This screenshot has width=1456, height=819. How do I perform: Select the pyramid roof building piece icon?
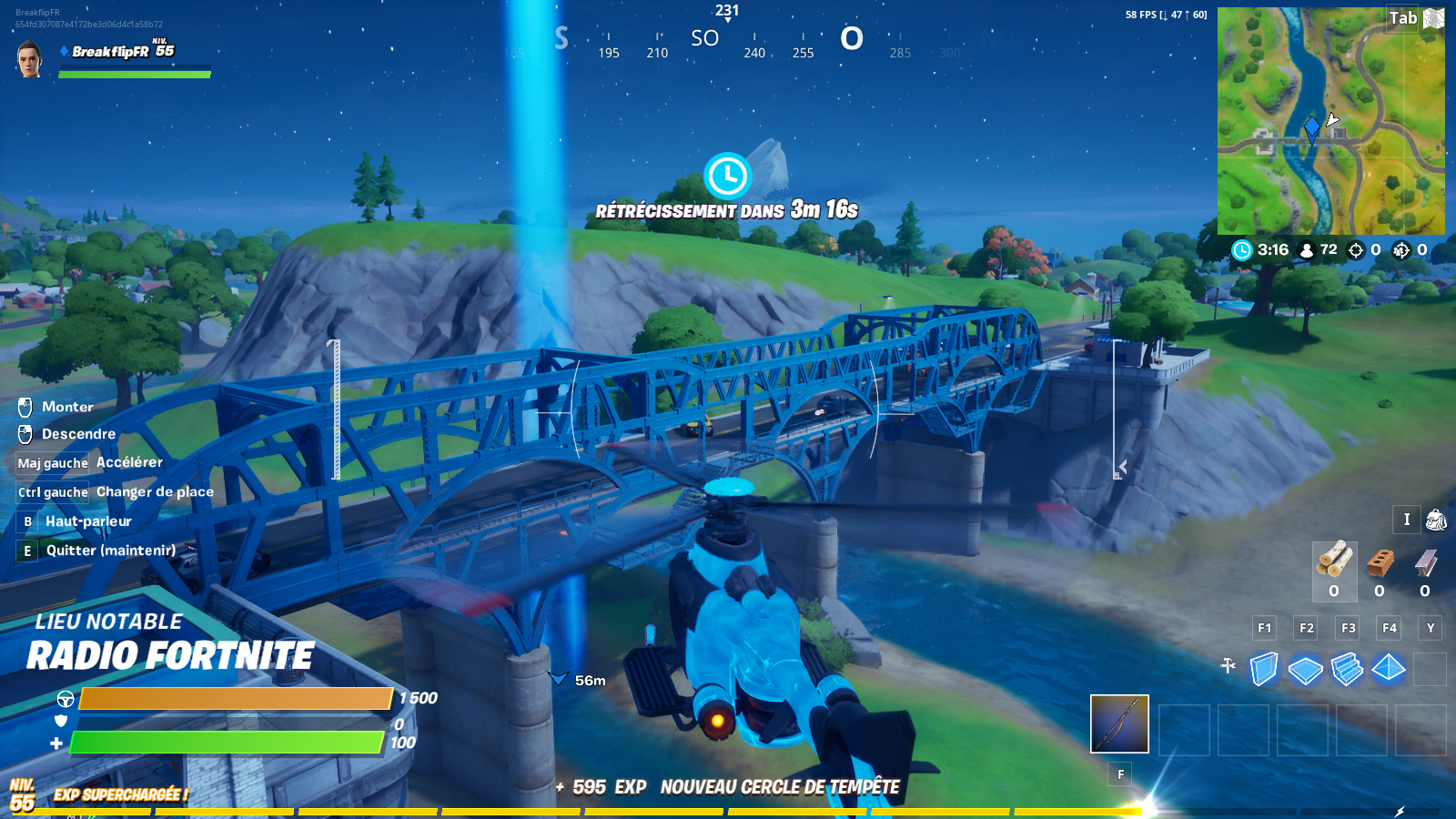[1389, 668]
